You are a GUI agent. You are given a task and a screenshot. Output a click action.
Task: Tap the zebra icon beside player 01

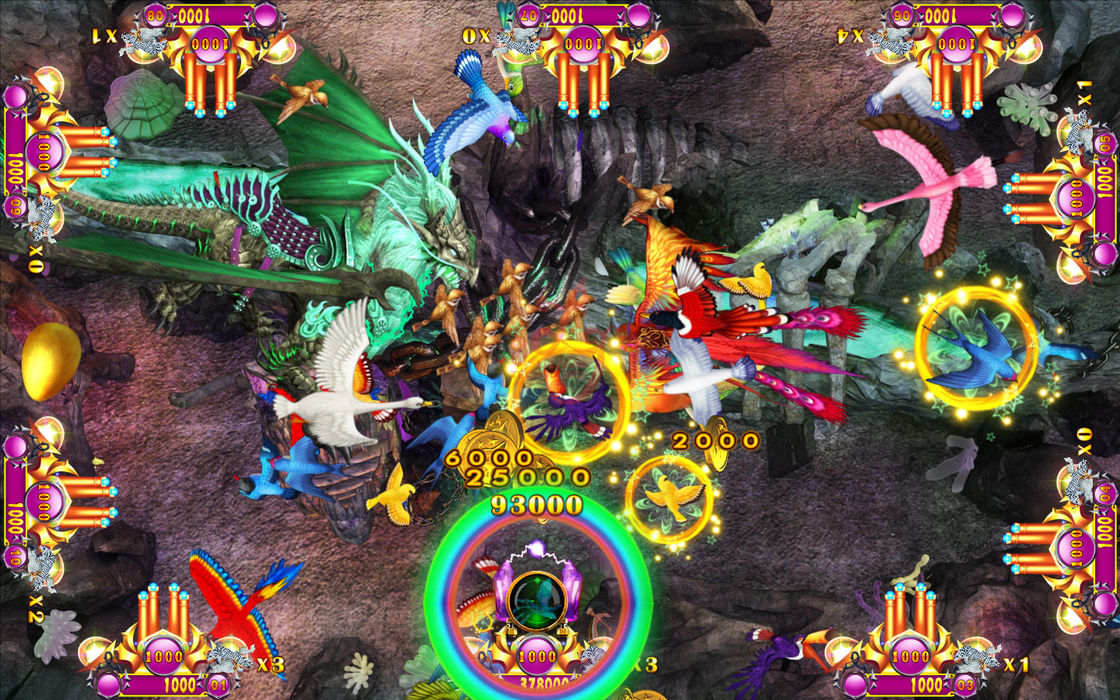coord(232,658)
